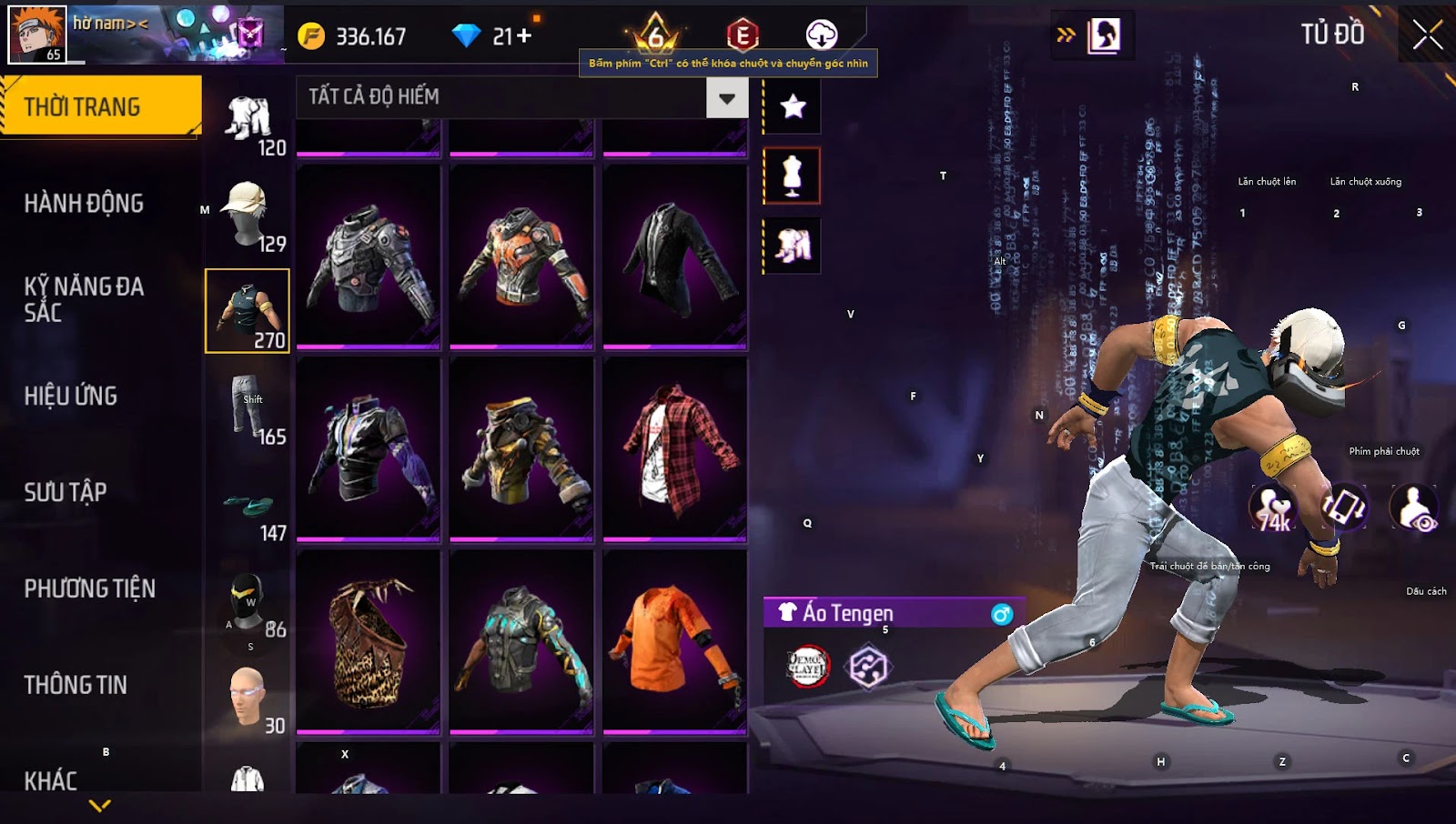The width and height of the screenshot is (1456, 824).
Task: Go to the Sưu Tập tab
Action: pyautogui.click(x=66, y=492)
